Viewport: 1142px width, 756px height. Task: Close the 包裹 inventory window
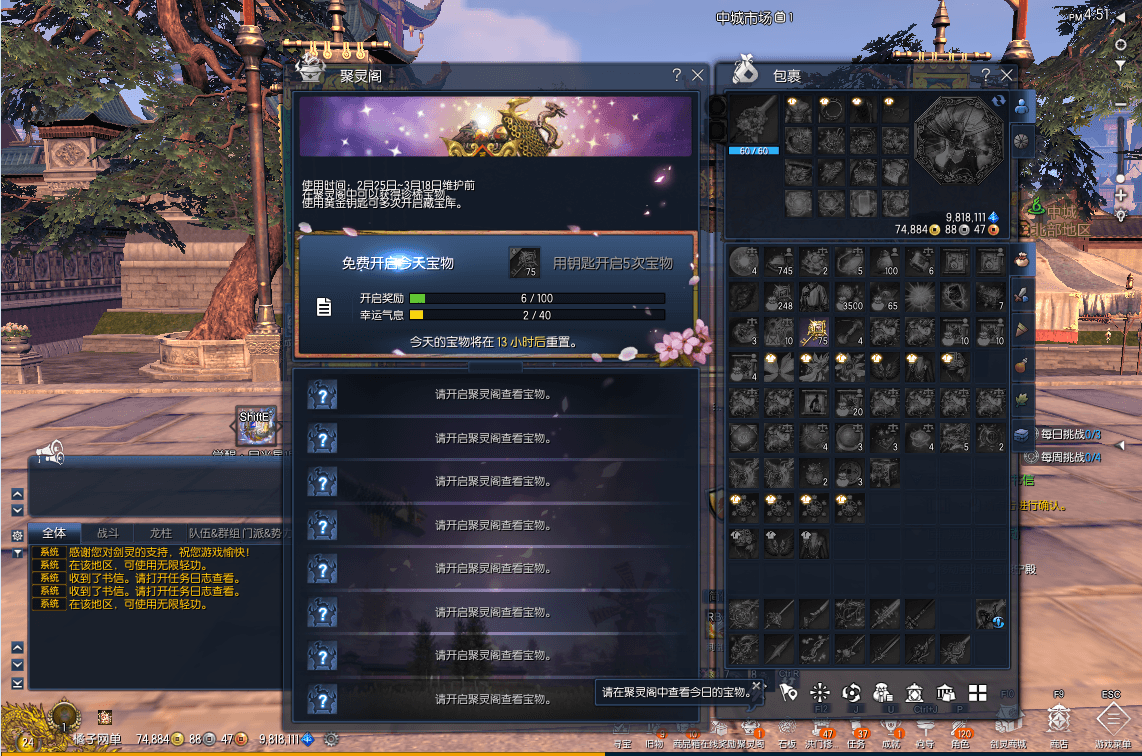click(1007, 76)
